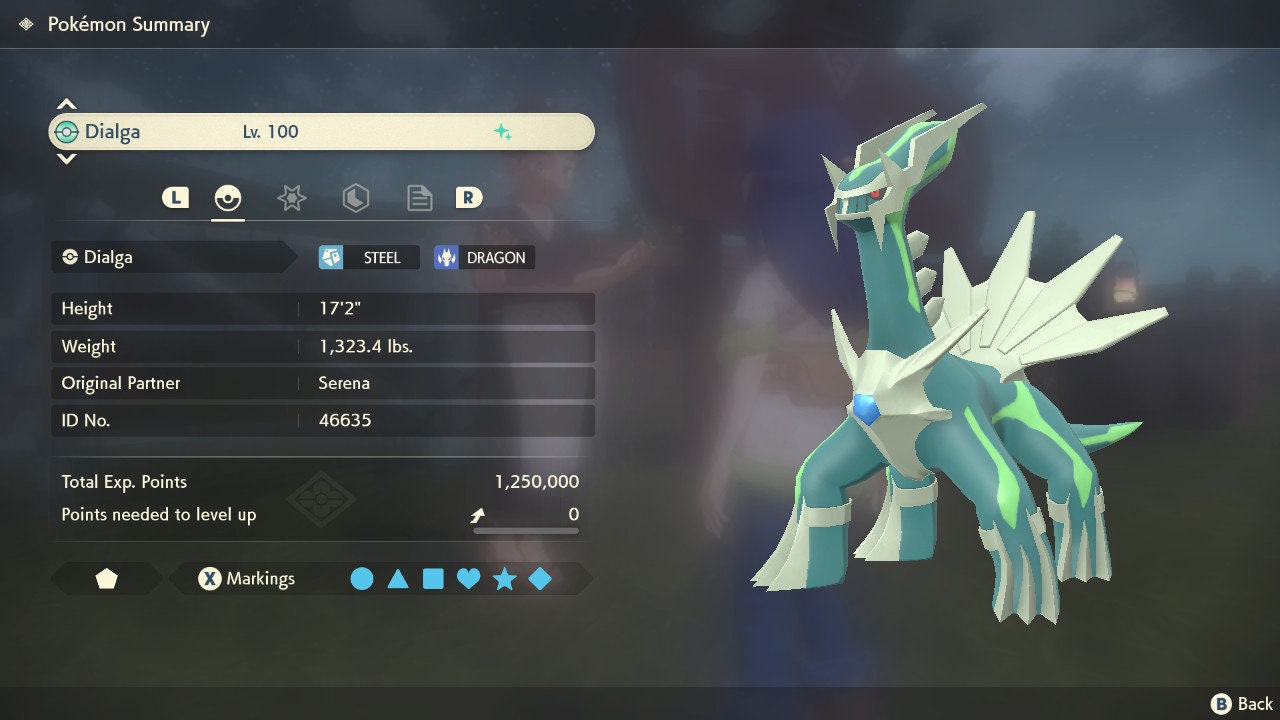The image size is (1280, 720).
Task: Click the up arrow above Dialga's name
Action: (66, 104)
